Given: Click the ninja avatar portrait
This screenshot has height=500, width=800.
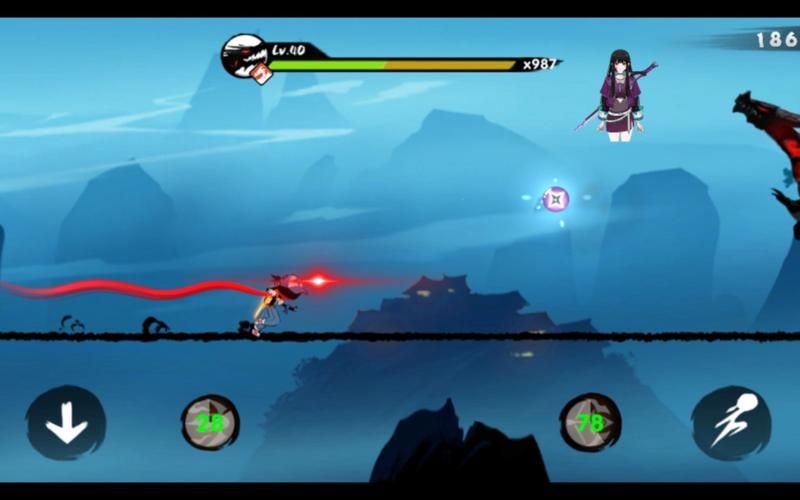Looking at the screenshot, I should click(x=243, y=55).
